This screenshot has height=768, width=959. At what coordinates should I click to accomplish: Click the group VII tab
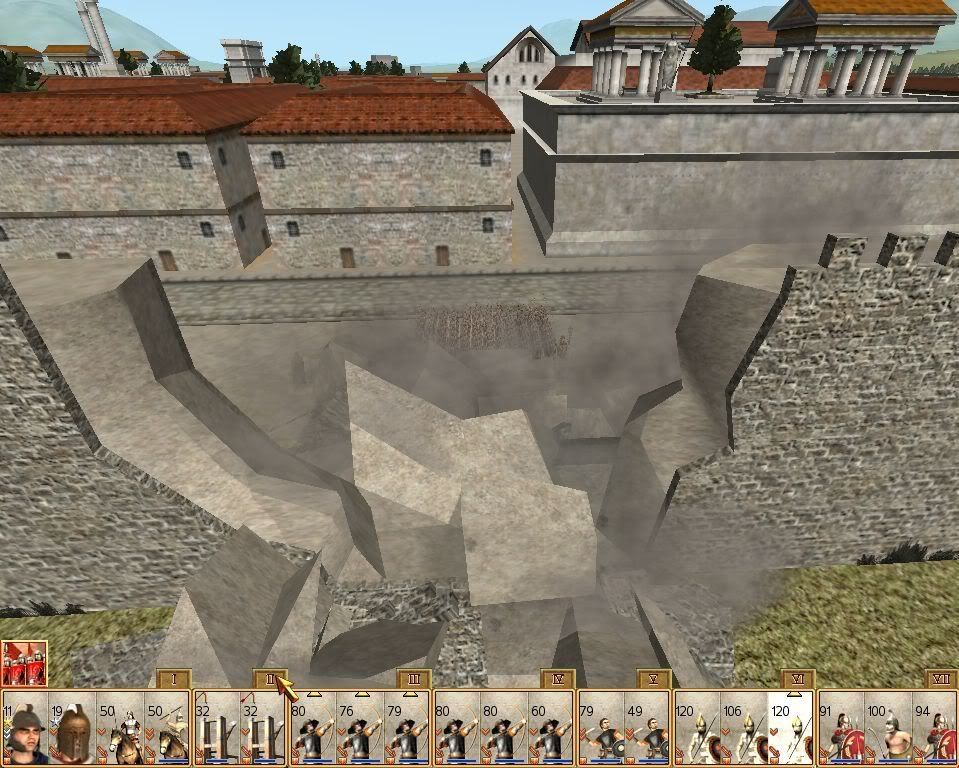941,679
